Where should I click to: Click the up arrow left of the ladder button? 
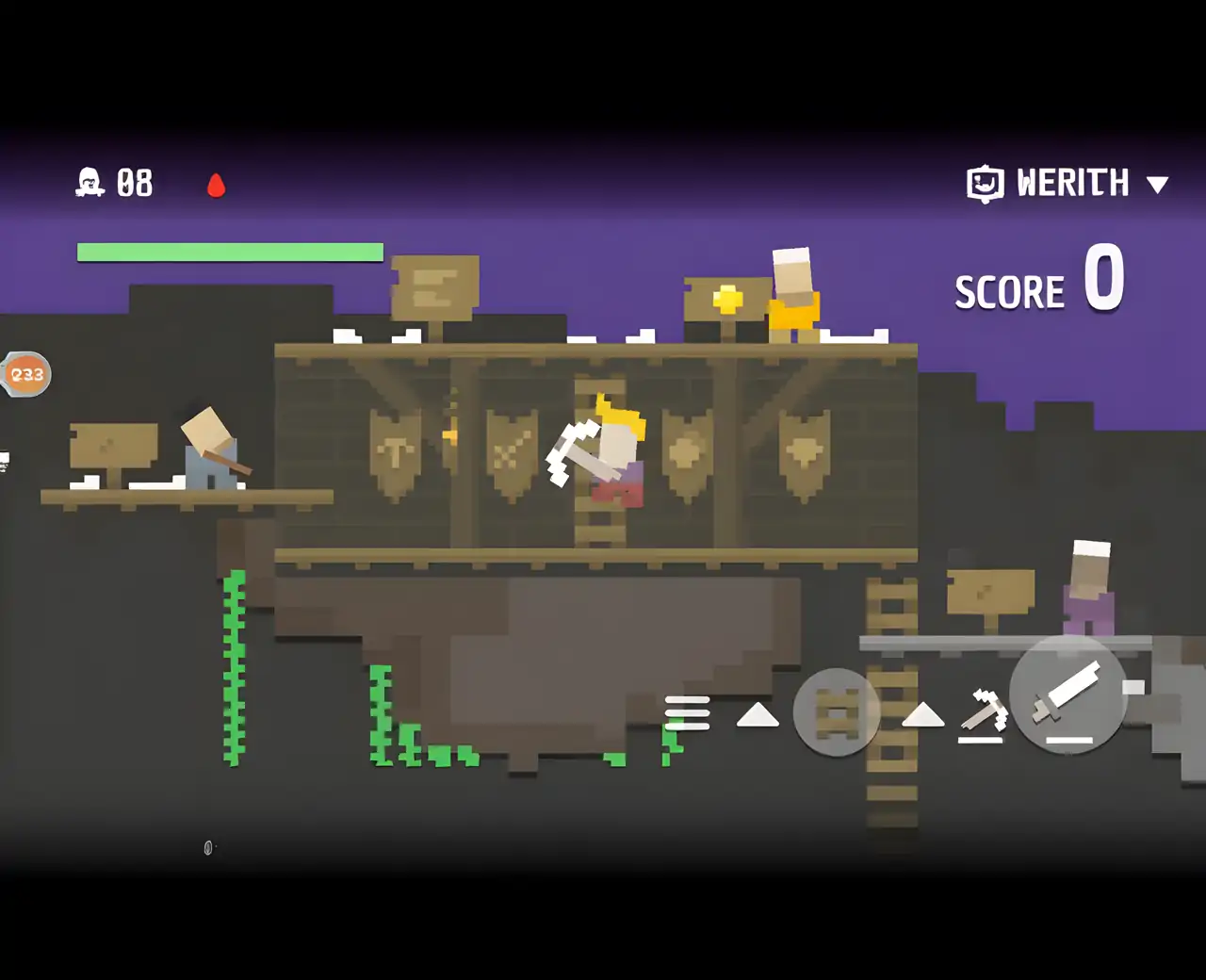tap(758, 715)
